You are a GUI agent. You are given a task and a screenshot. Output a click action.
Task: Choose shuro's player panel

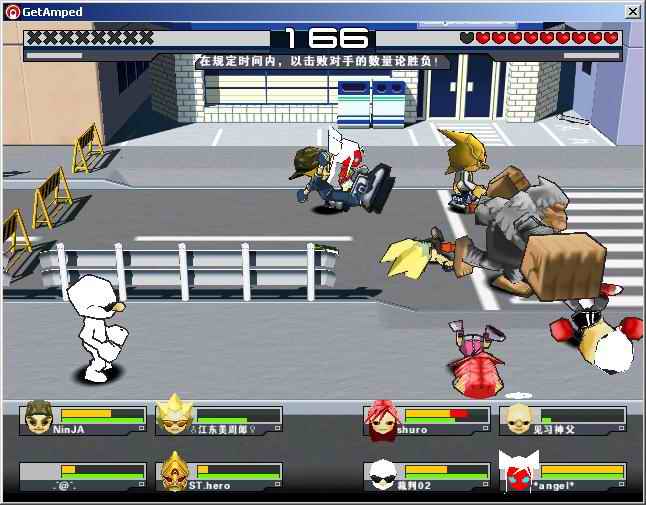tap(427, 420)
